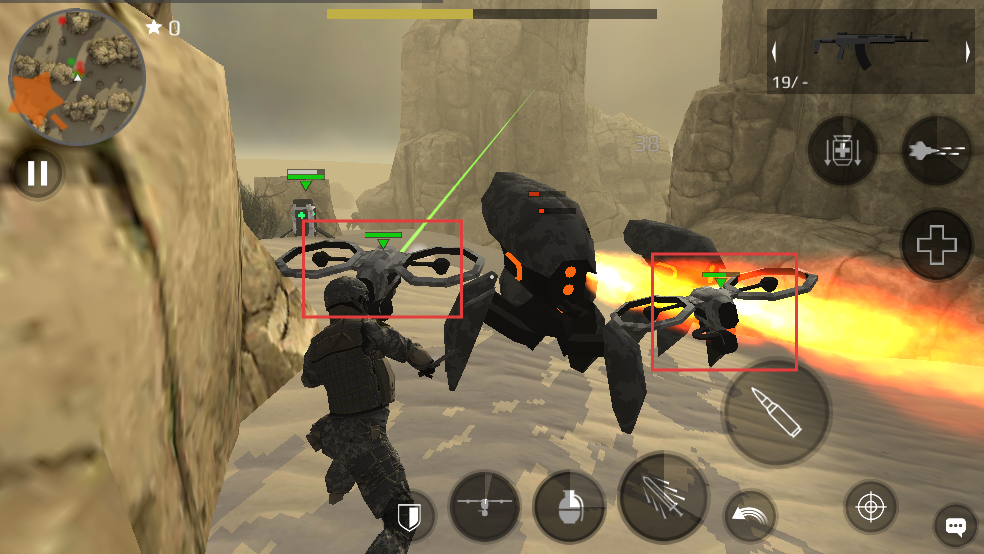Open the chat bubble

tap(955, 526)
